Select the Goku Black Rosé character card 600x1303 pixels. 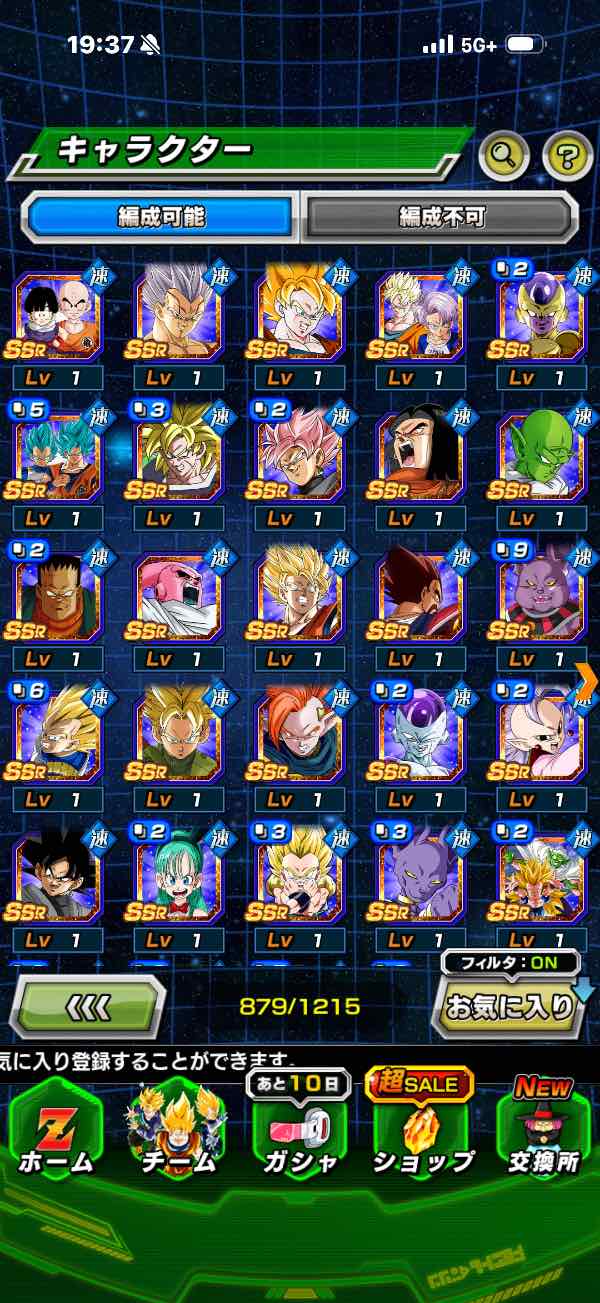coord(298,455)
